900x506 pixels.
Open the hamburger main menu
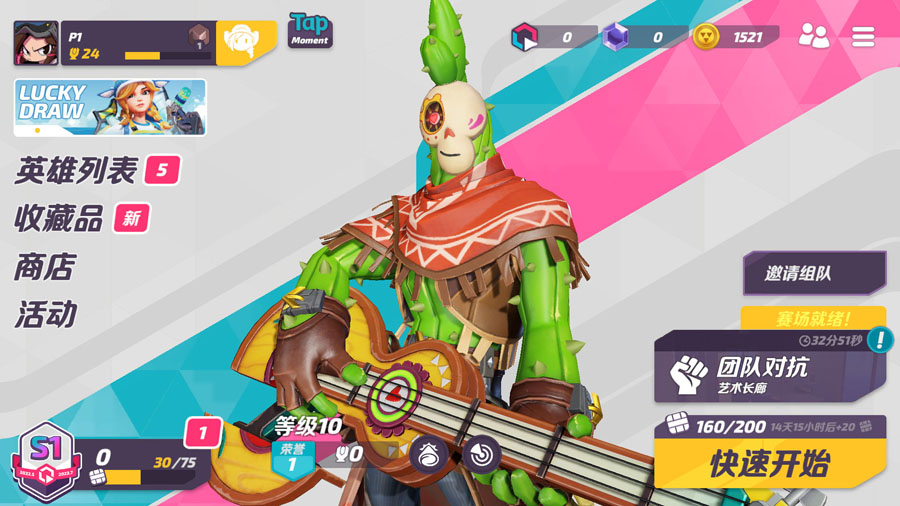click(863, 37)
